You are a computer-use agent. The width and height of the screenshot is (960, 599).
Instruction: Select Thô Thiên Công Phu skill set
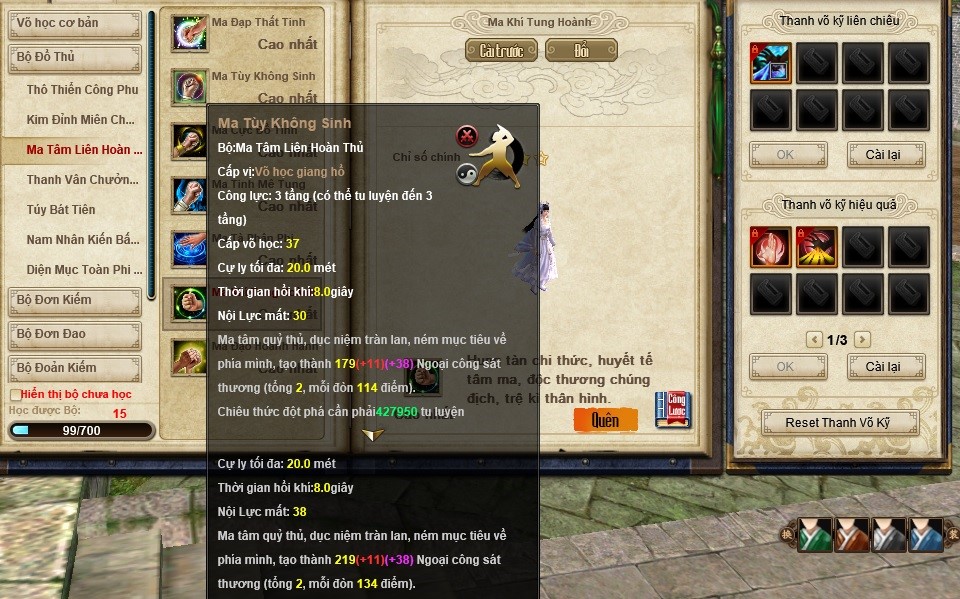pos(82,90)
